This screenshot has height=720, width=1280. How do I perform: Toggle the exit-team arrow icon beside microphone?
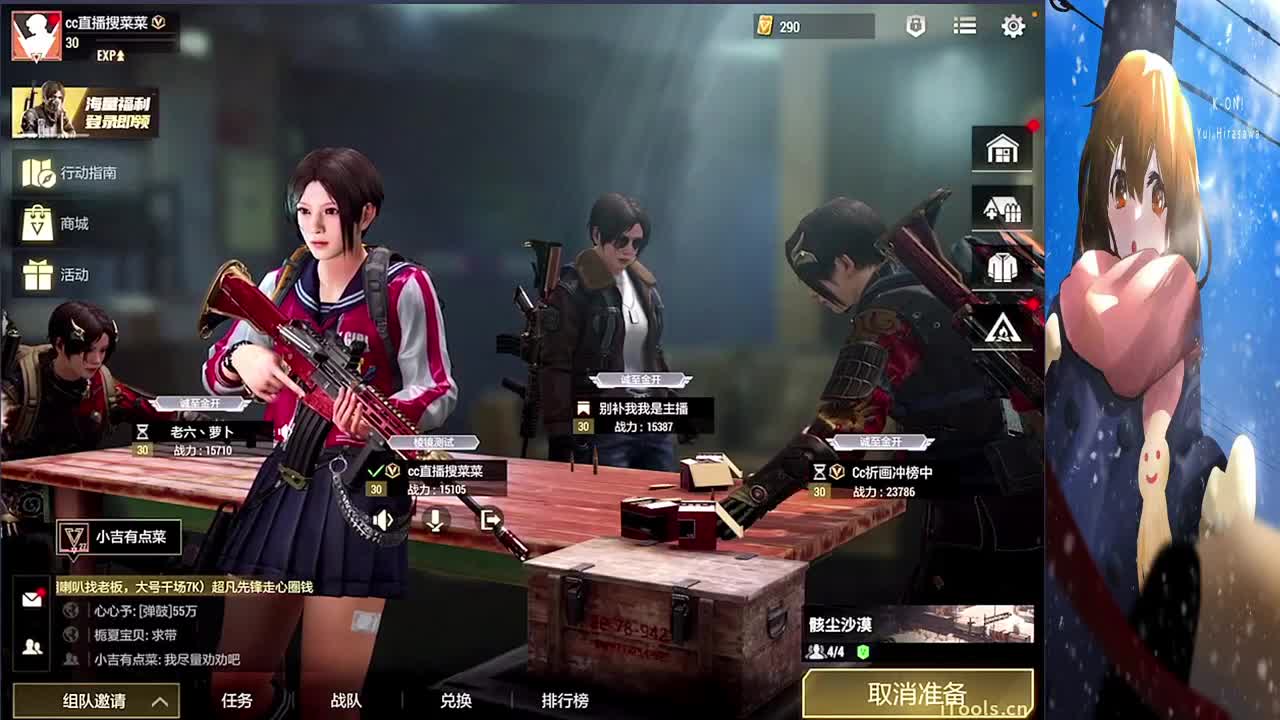(490, 519)
